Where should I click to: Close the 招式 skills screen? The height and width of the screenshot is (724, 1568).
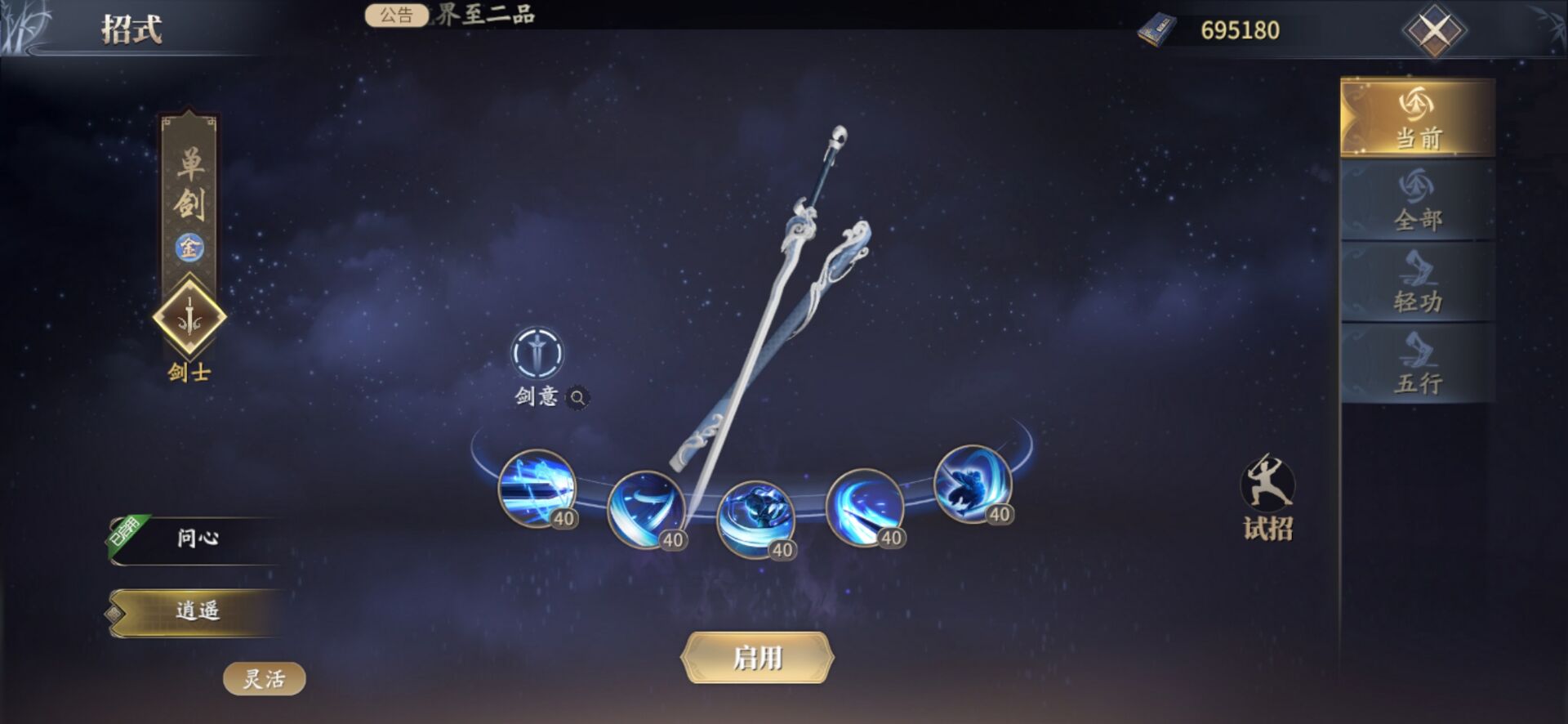pos(1434,32)
